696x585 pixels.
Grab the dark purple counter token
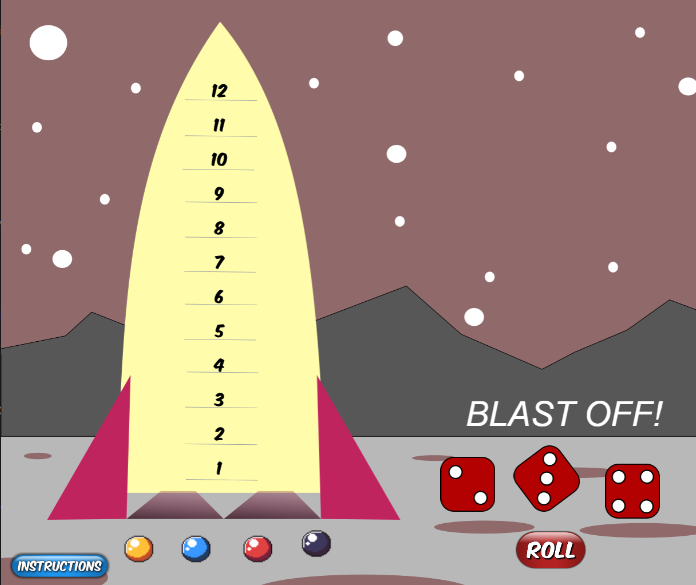click(316, 543)
